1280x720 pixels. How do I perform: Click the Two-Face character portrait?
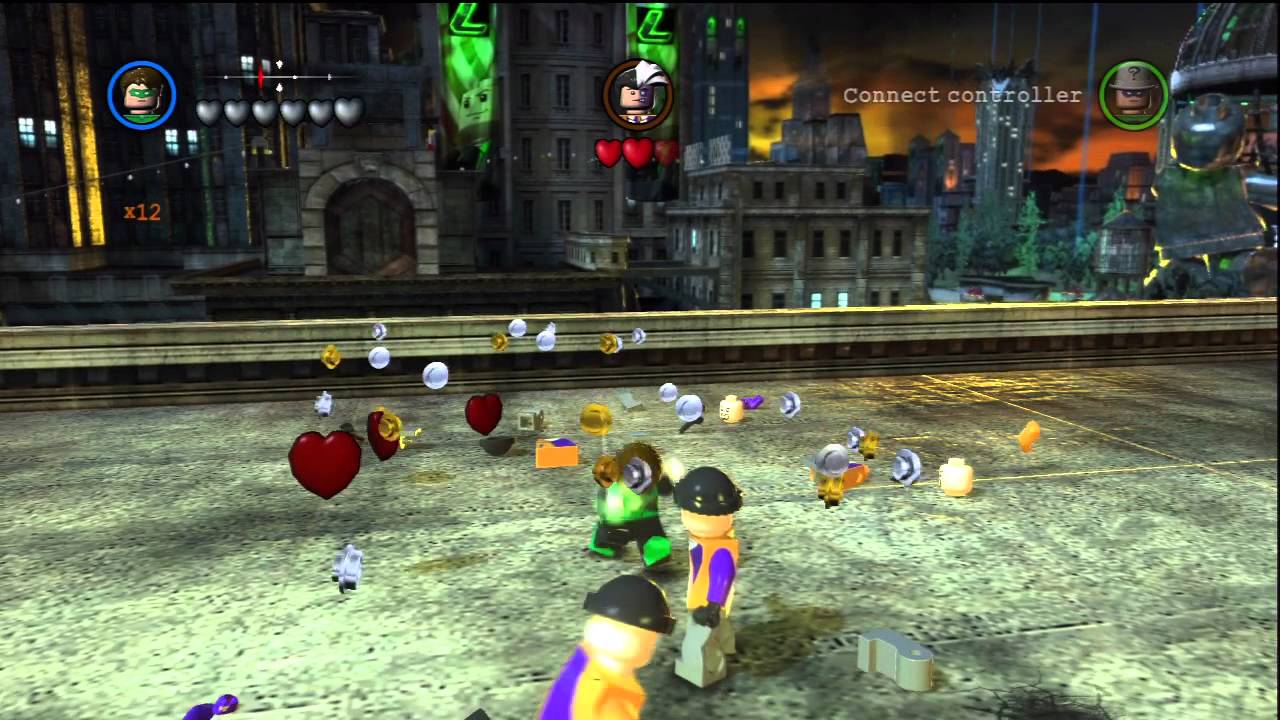[640, 95]
